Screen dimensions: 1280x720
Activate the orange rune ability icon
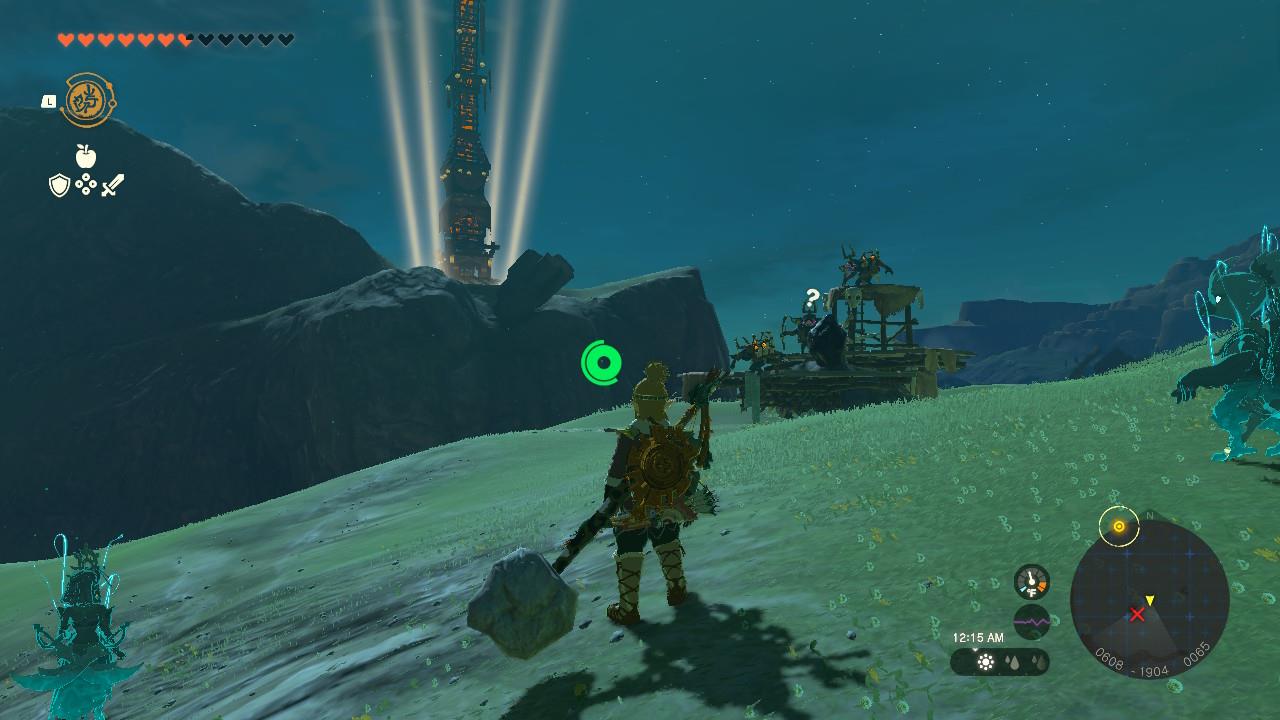87,100
